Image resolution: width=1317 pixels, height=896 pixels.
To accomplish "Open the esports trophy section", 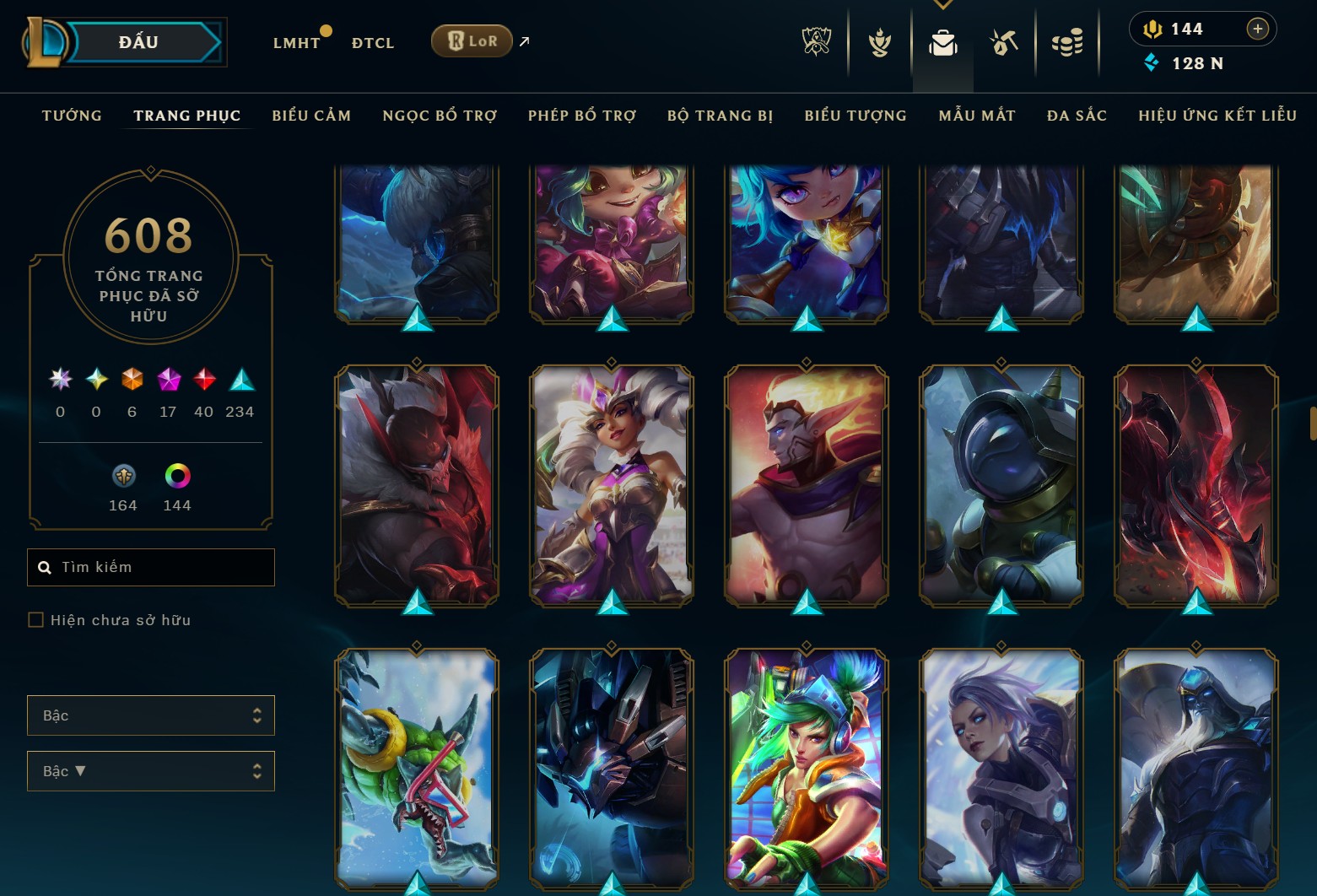I will point(815,41).
